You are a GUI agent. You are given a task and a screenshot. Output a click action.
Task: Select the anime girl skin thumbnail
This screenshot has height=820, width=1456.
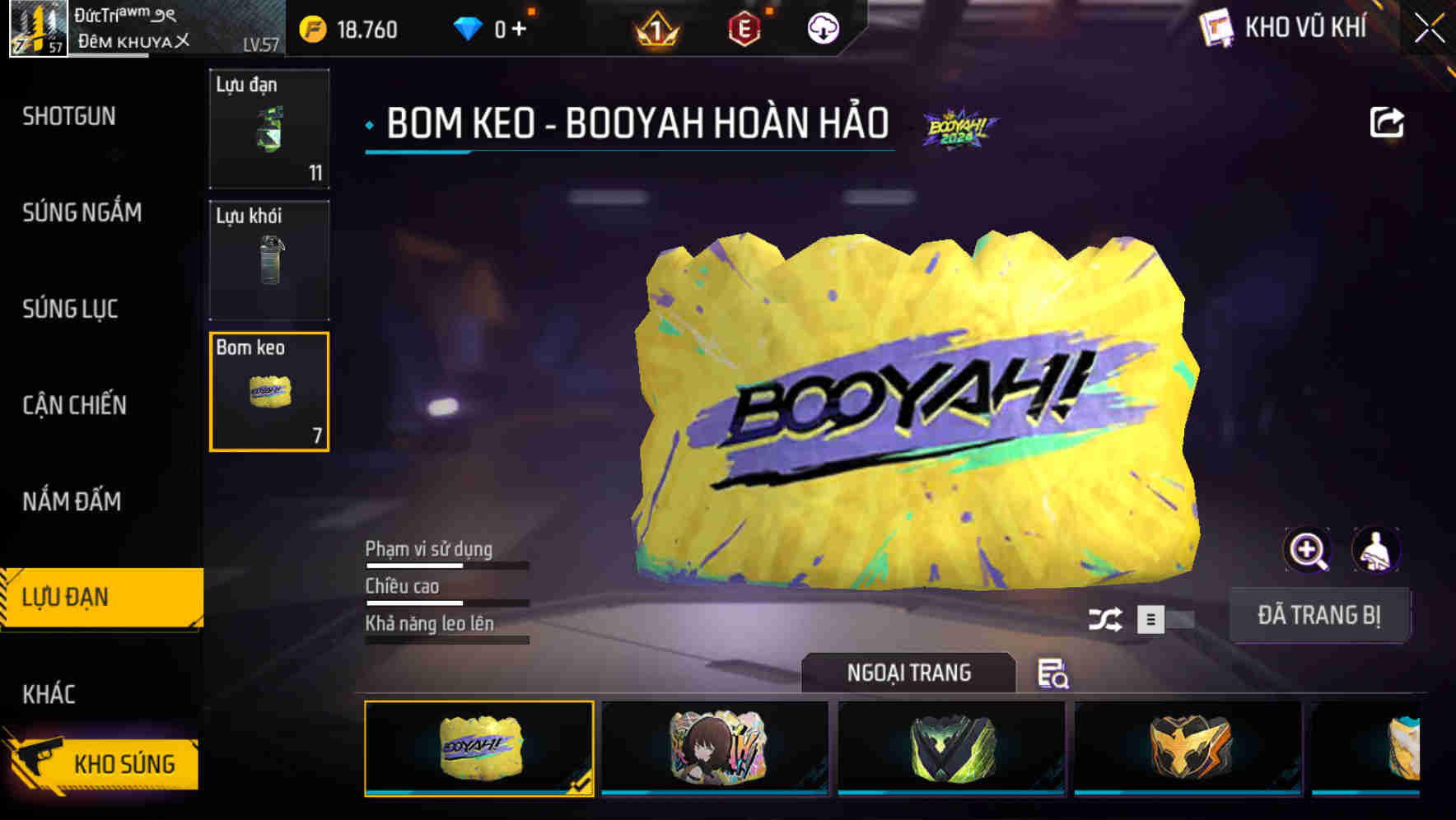(x=716, y=748)
